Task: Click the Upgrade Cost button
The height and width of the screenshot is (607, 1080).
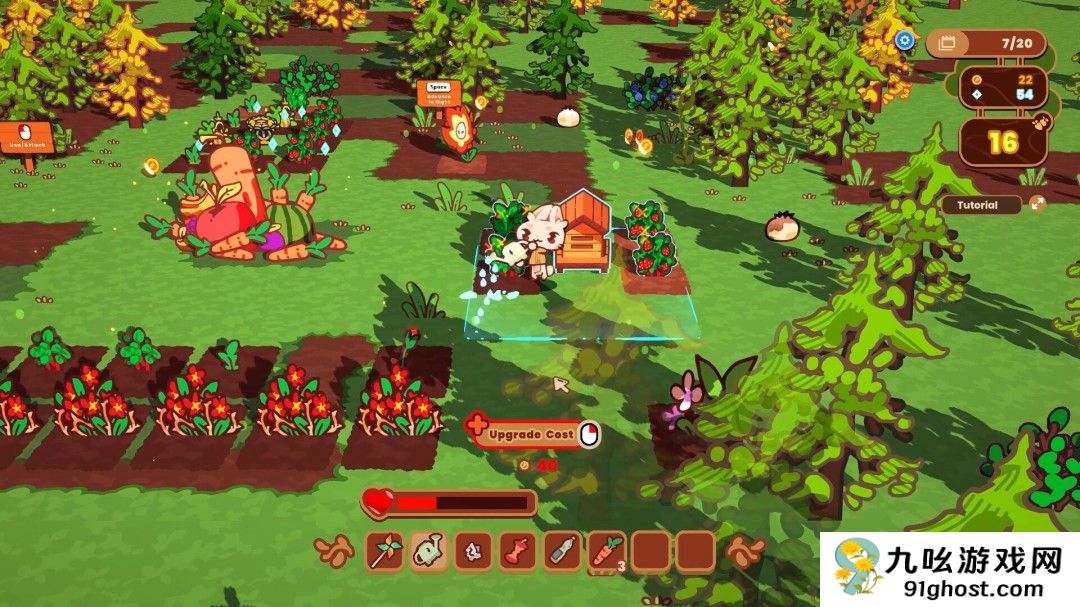Action: click(x=533, y=434)
